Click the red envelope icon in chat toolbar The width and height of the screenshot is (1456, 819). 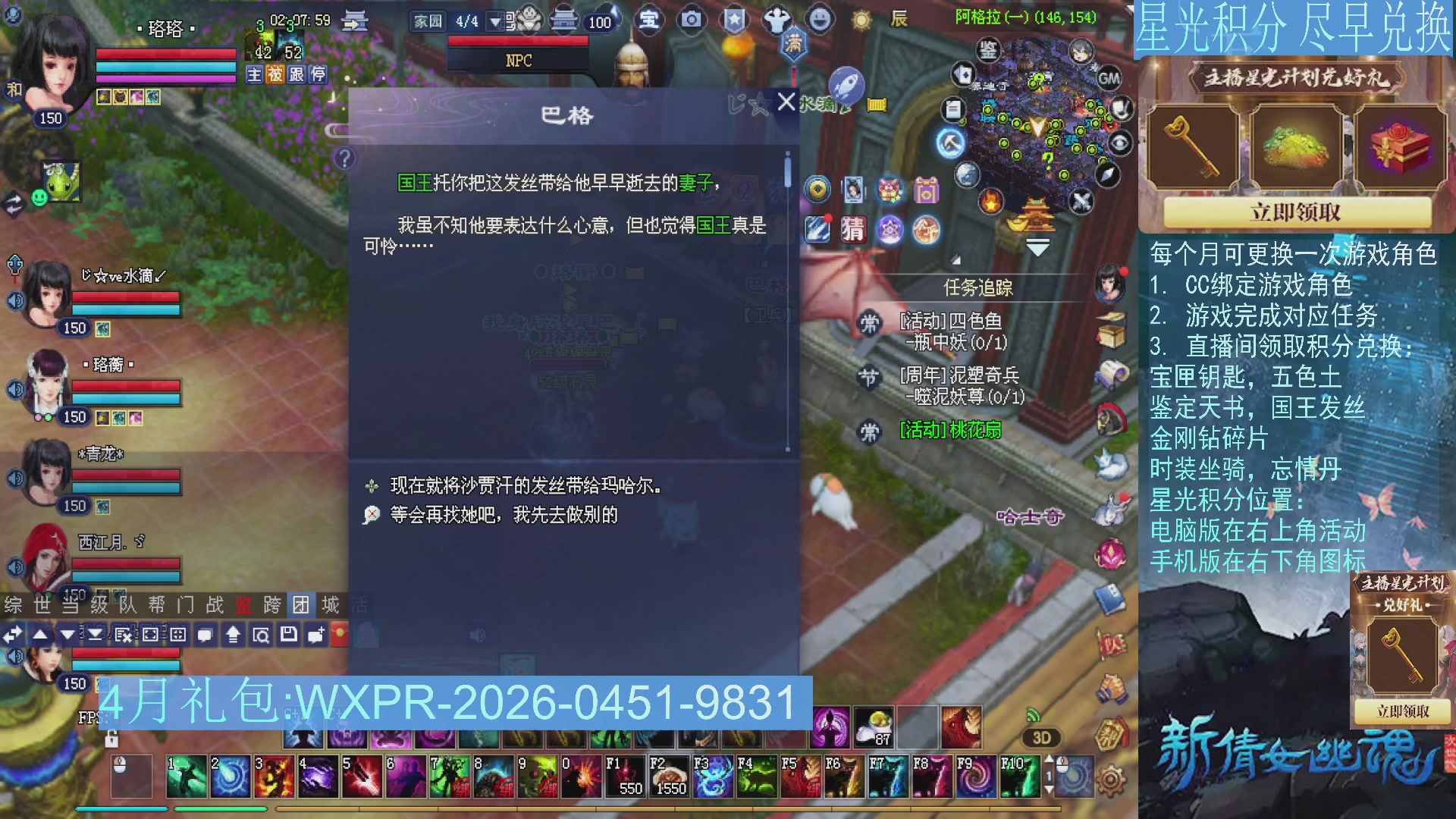pos(340,634)
